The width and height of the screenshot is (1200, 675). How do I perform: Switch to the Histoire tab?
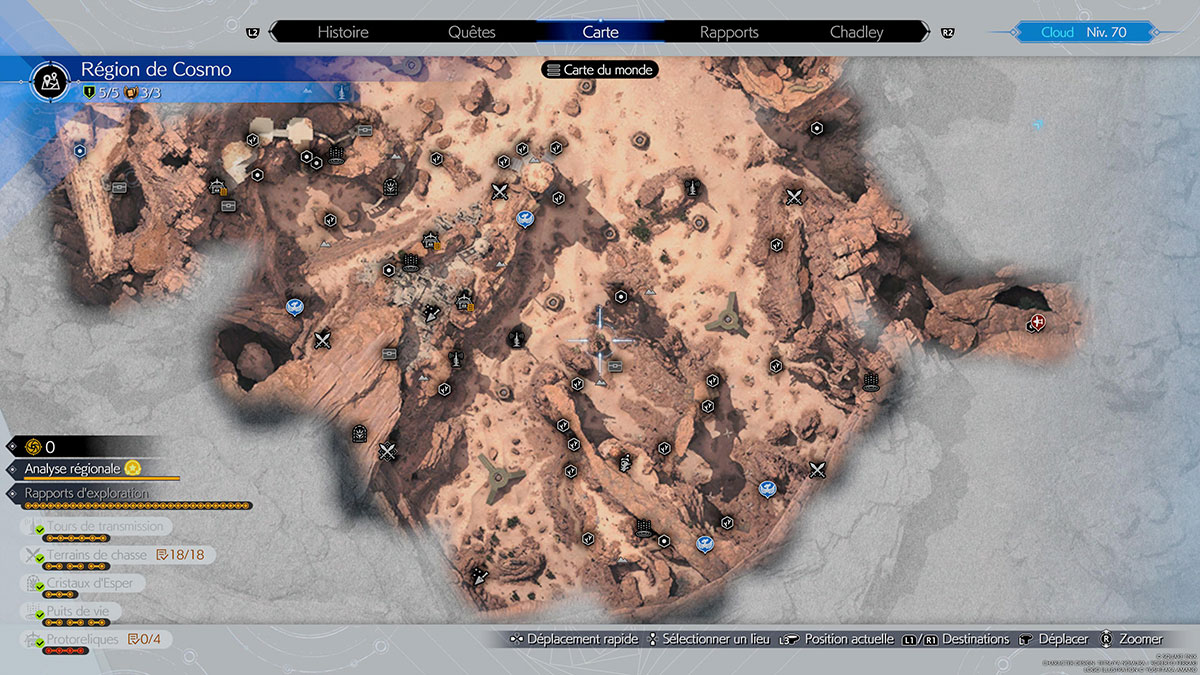coord(343,32)
